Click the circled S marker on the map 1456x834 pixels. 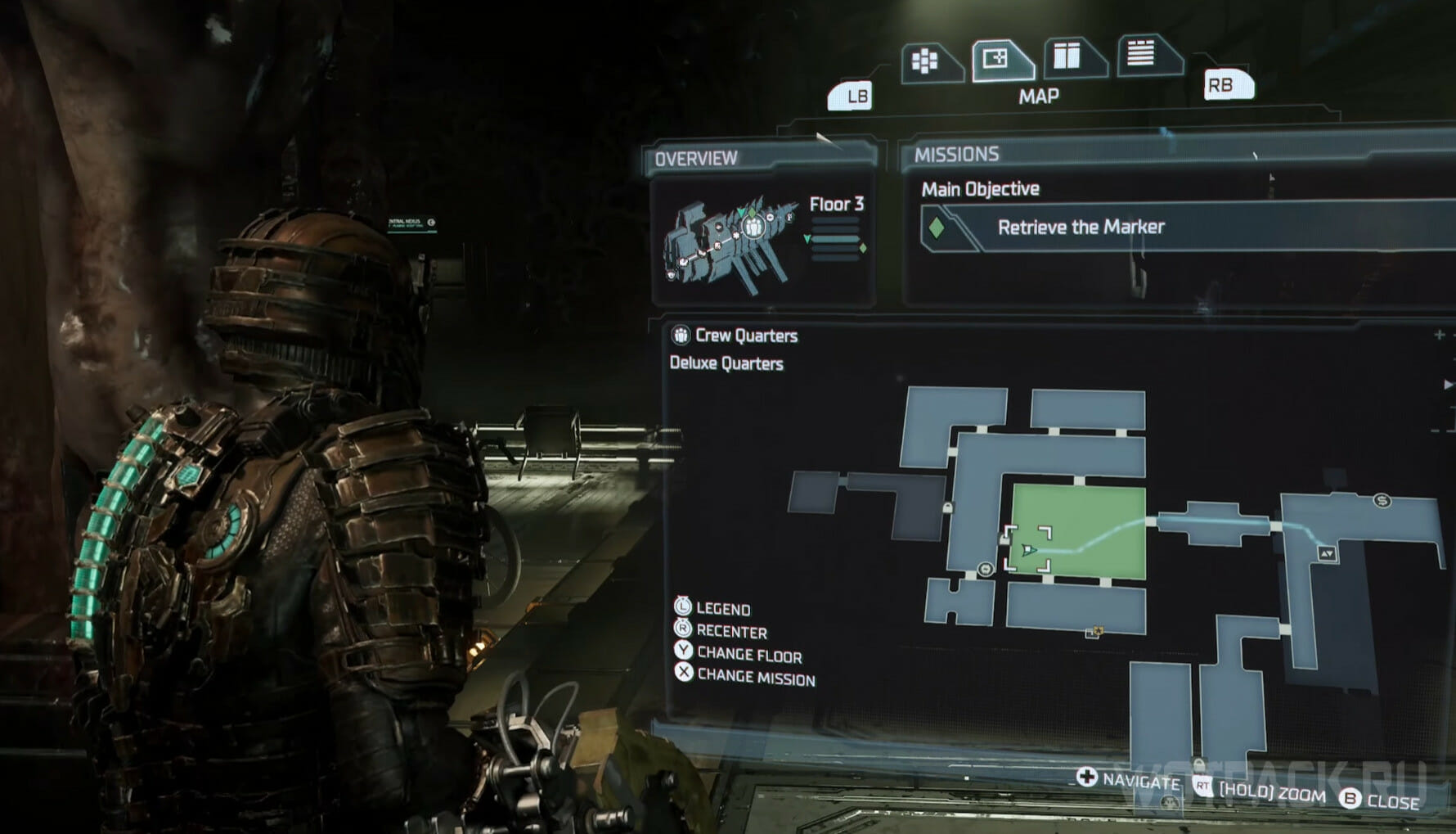pyautogui.click(x=1382, y=501)
